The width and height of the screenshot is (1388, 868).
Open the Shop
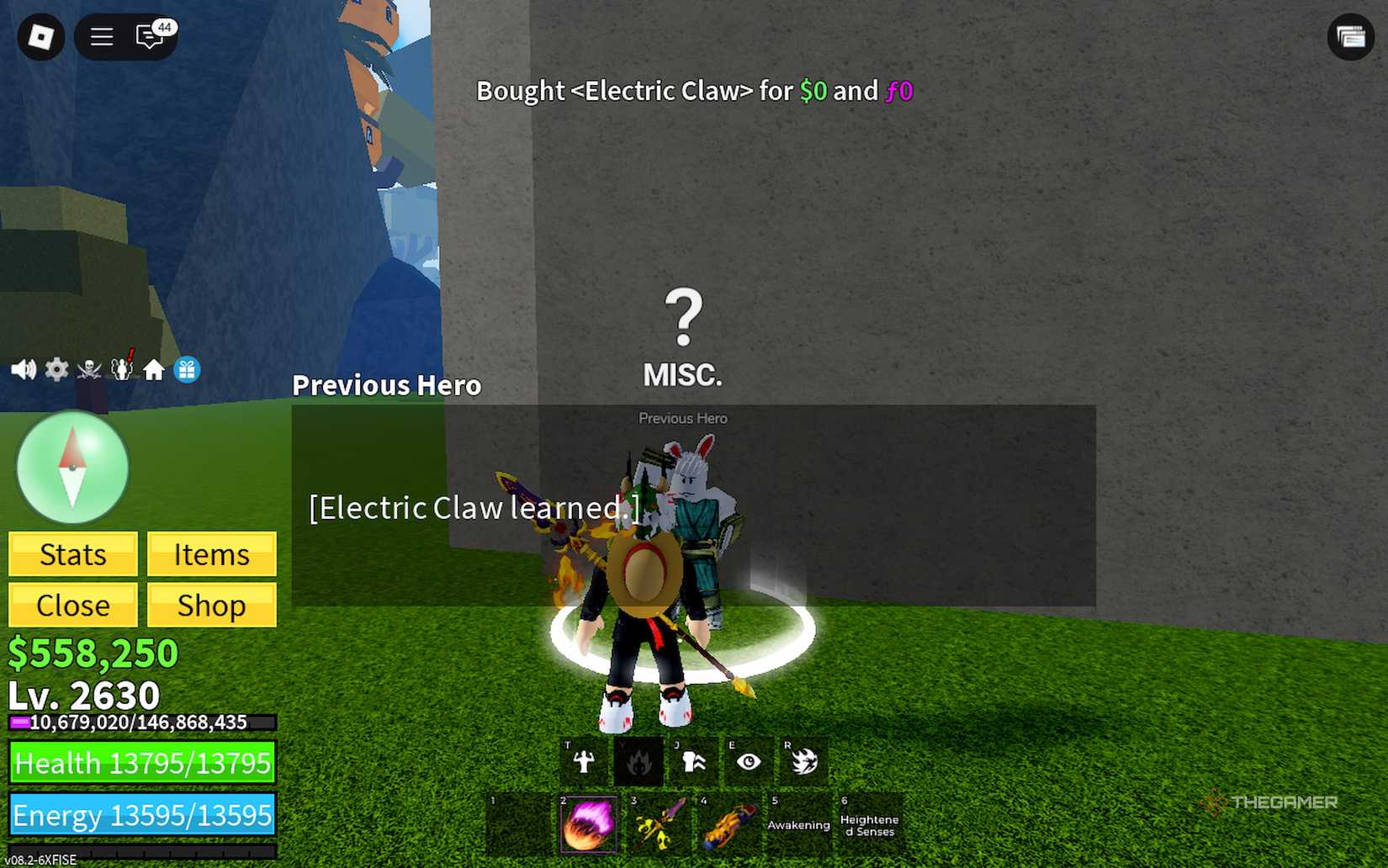pyautogui.click(x=211, y=605)
